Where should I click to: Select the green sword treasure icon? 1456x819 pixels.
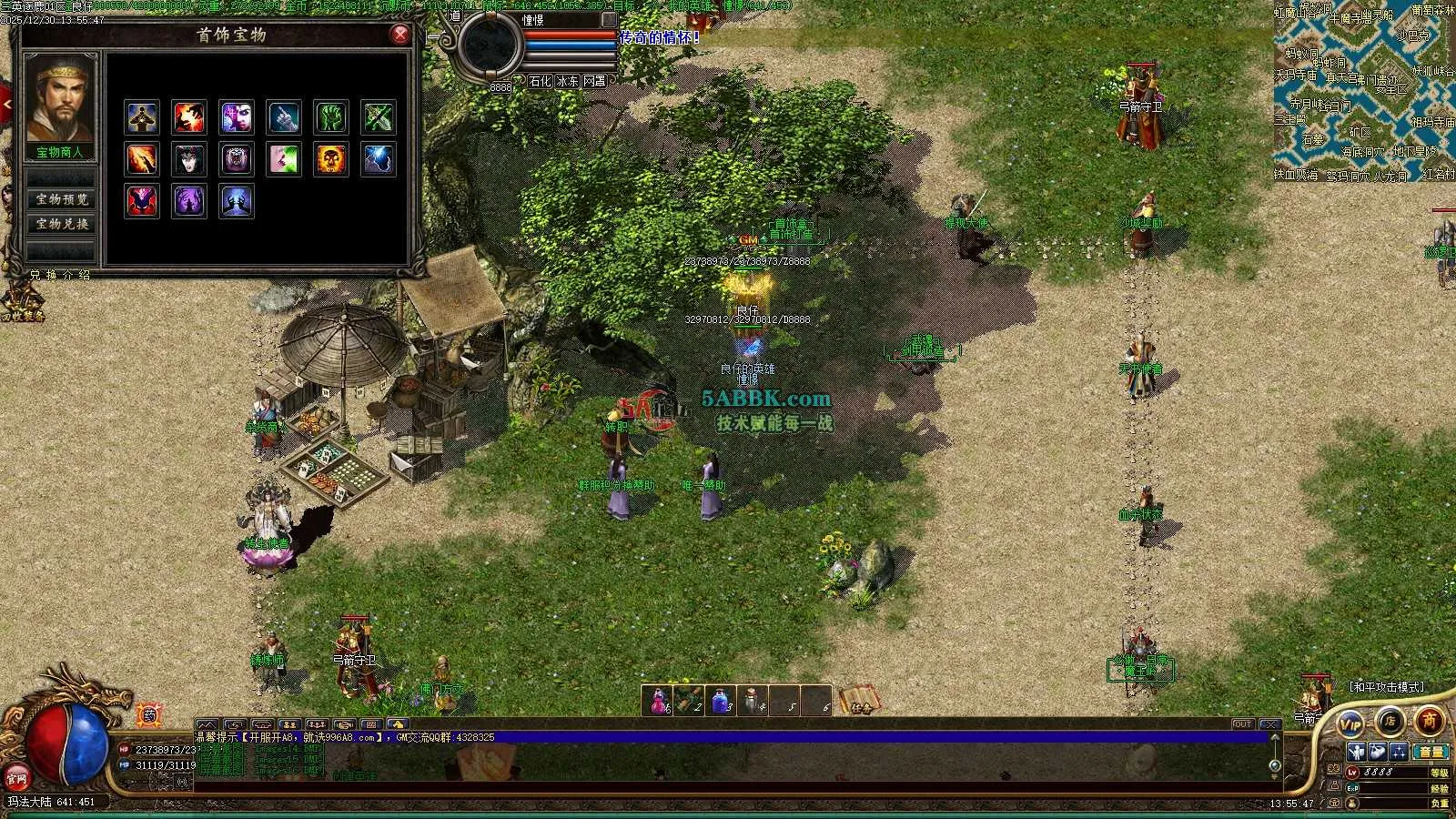pyautogui.click(x=379, y=117)
